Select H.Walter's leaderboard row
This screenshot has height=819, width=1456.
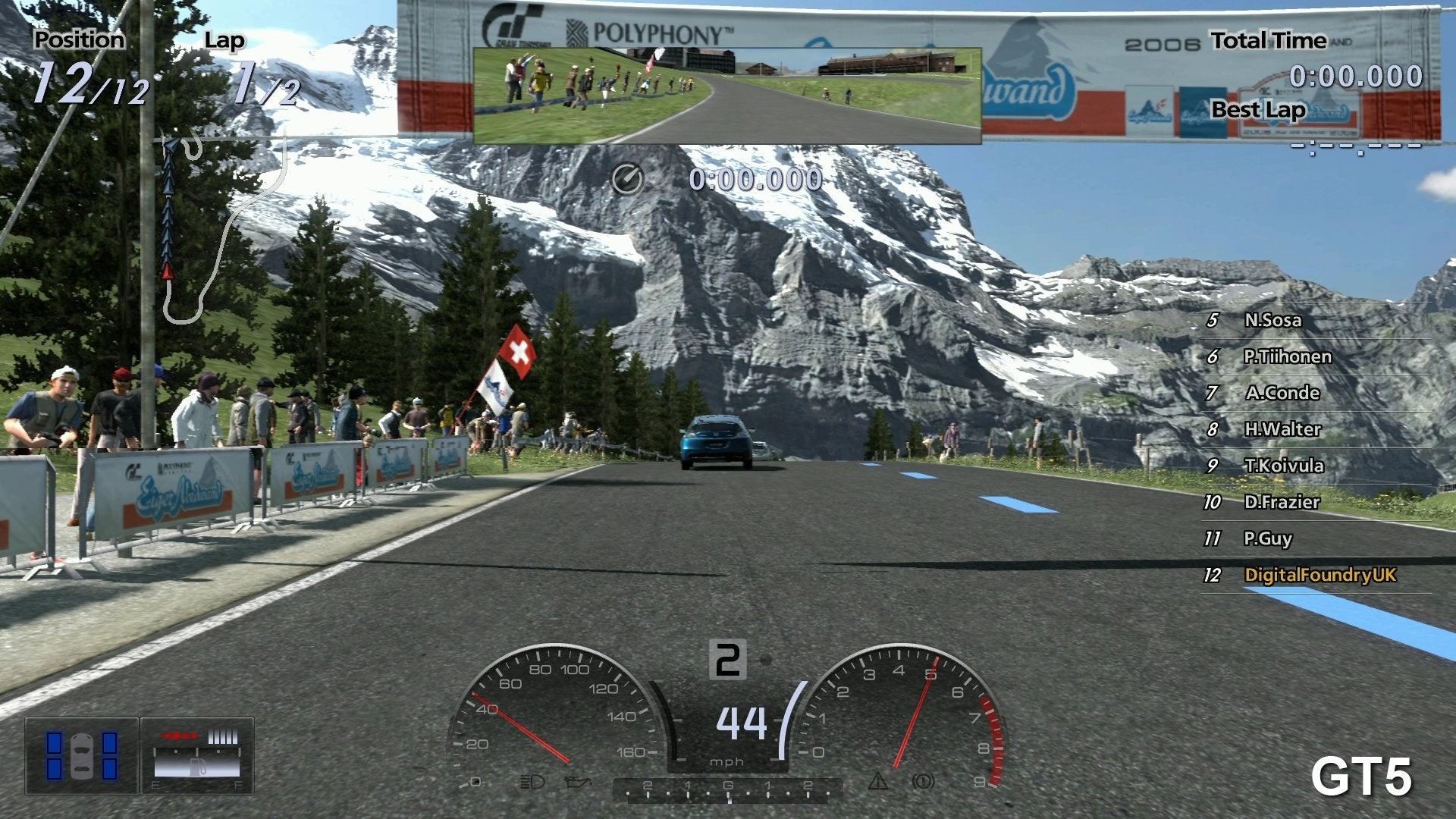tap(1282, 429)
